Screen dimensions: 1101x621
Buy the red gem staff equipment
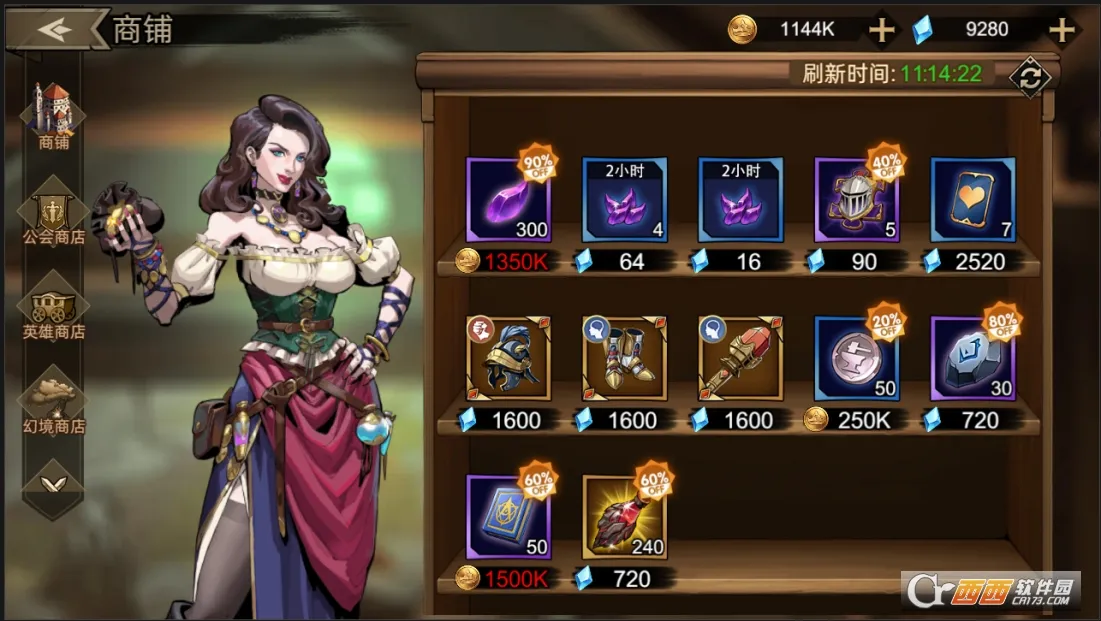pyautogui.click(x=740, y=358)
